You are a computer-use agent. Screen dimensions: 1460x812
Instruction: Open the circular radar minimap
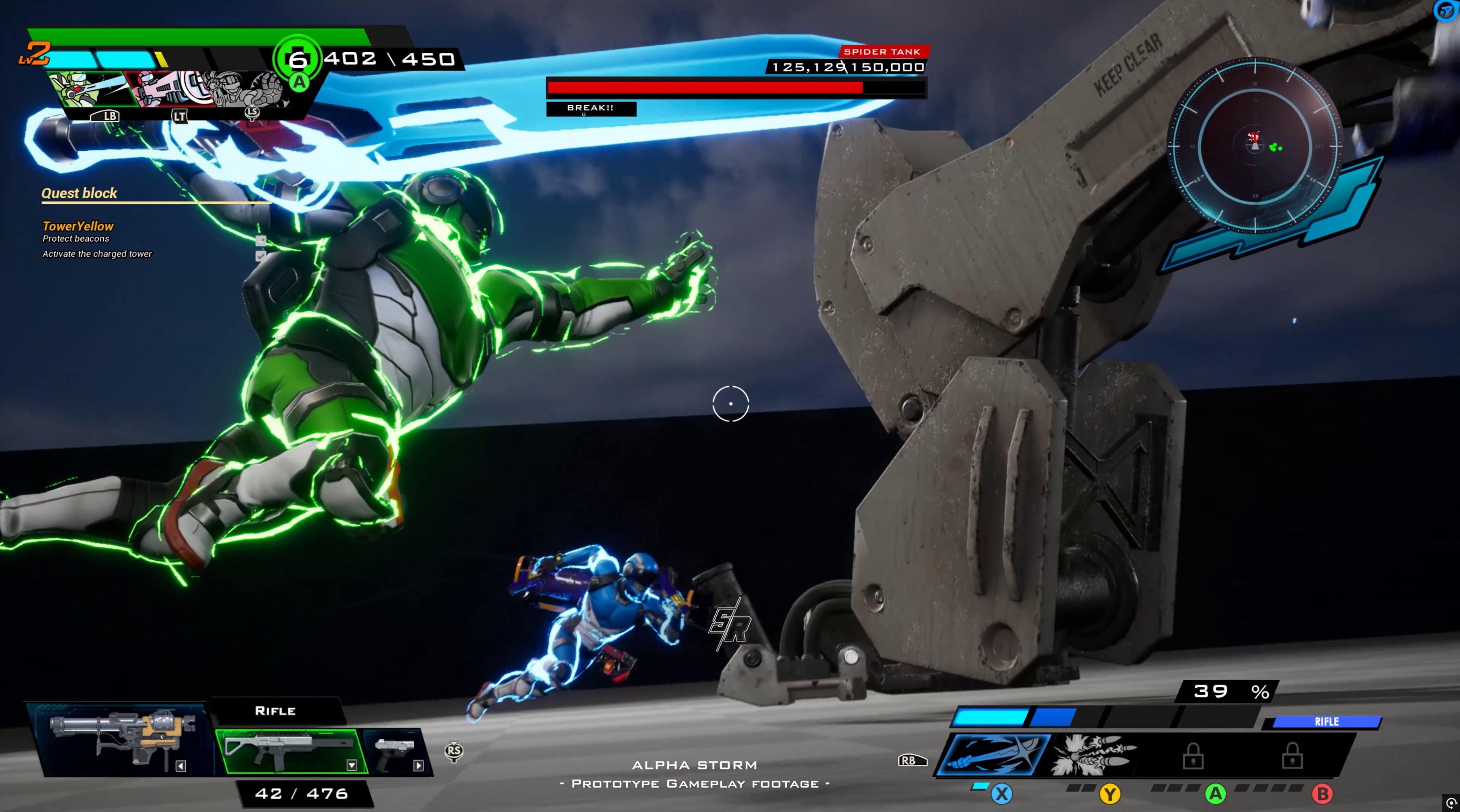(1255, 146)
